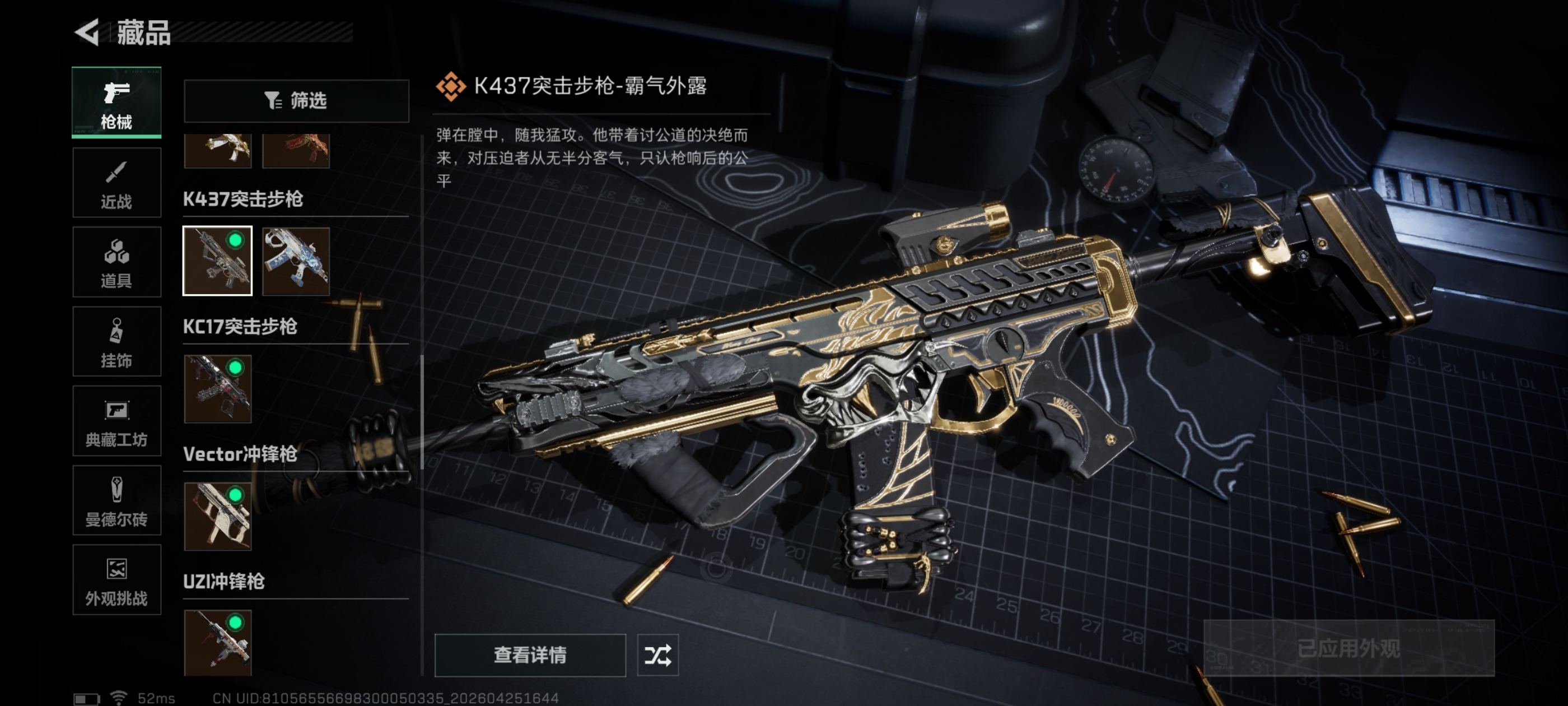1568x706 pixels.
Task: Choose the UZI submachine gun skin
Action: (217, 642)
